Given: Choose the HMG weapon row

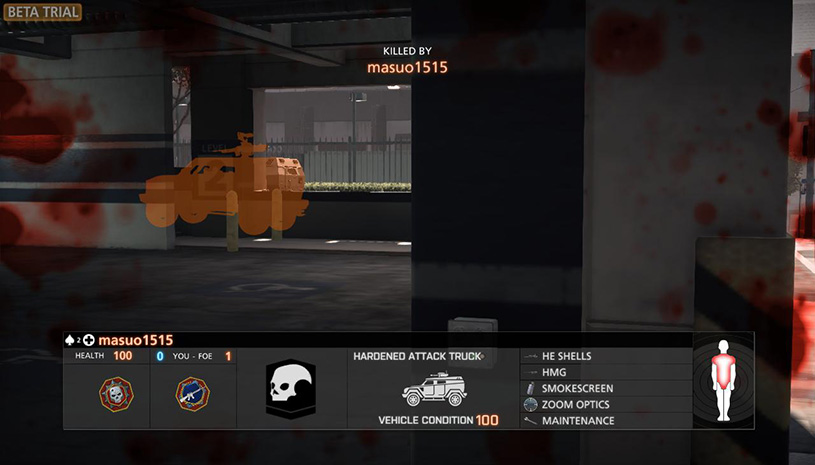Looking at the screenshot, I should click(x=555, y=372).
